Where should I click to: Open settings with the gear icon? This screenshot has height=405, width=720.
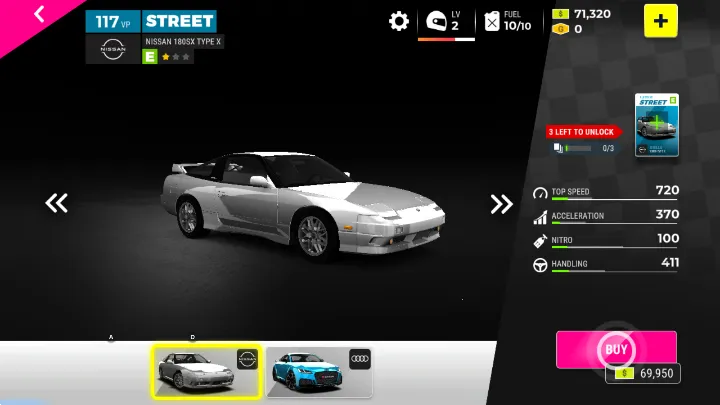pyautogui.click(x=399, y=21)
